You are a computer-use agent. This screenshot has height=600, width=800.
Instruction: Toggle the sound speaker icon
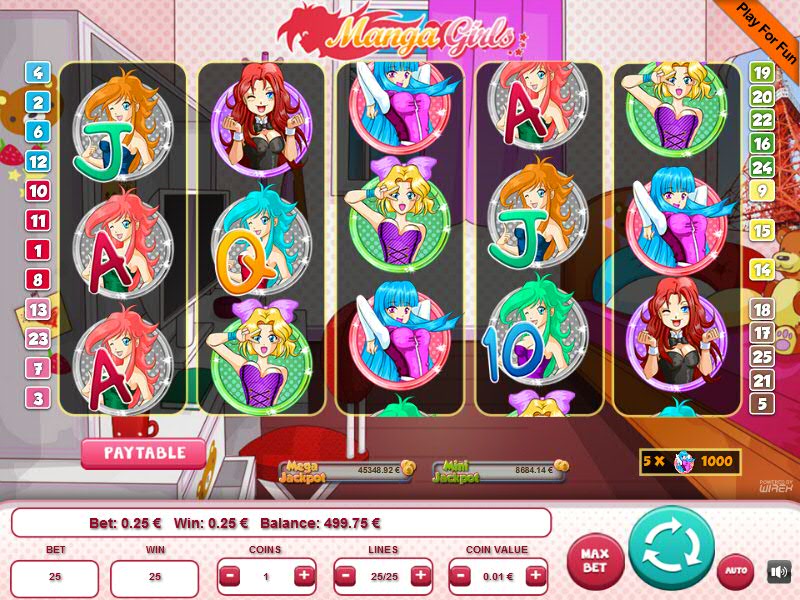778,572
